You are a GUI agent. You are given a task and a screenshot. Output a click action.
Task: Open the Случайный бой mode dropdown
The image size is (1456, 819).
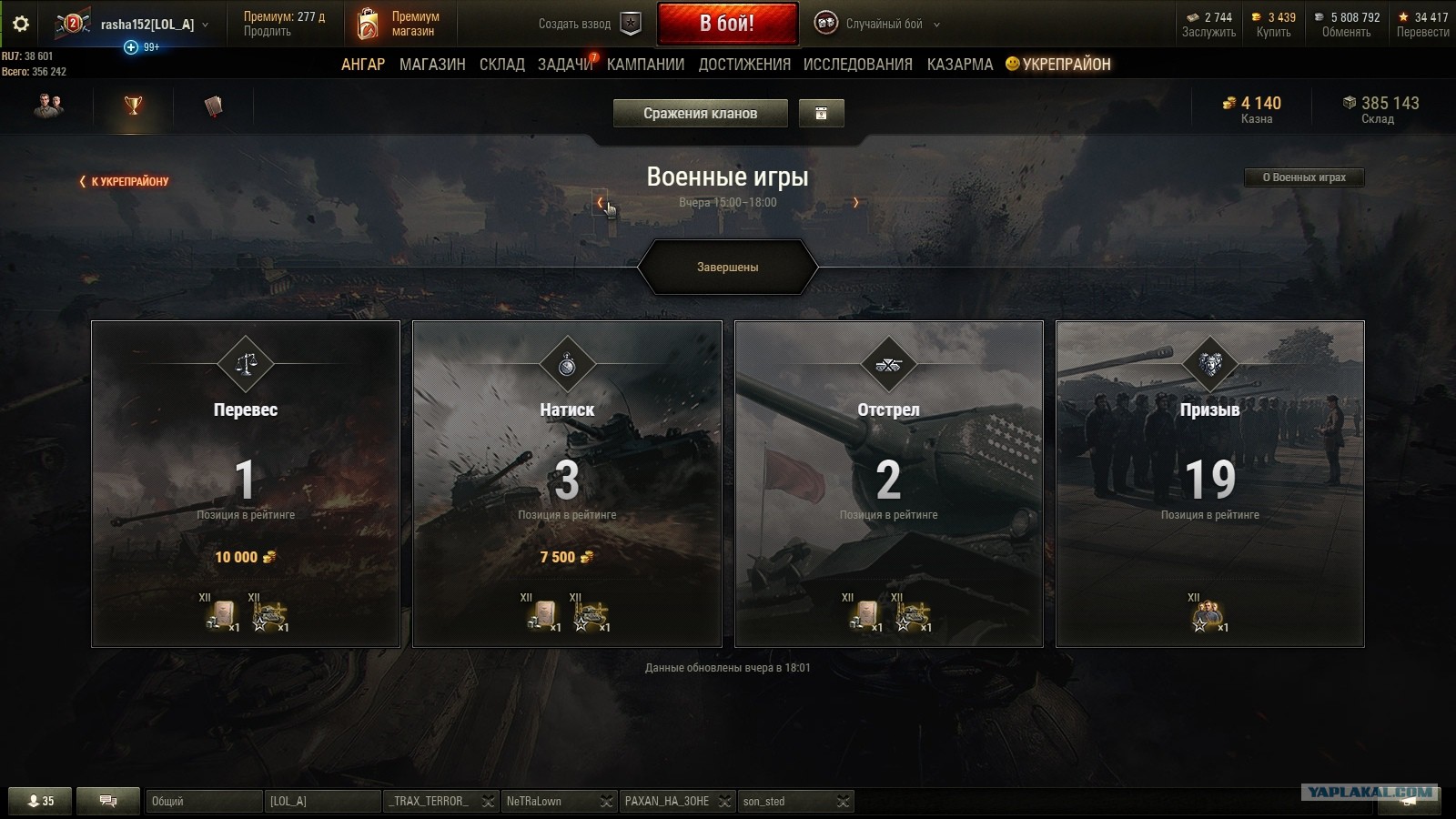click(x=878, y=25)
